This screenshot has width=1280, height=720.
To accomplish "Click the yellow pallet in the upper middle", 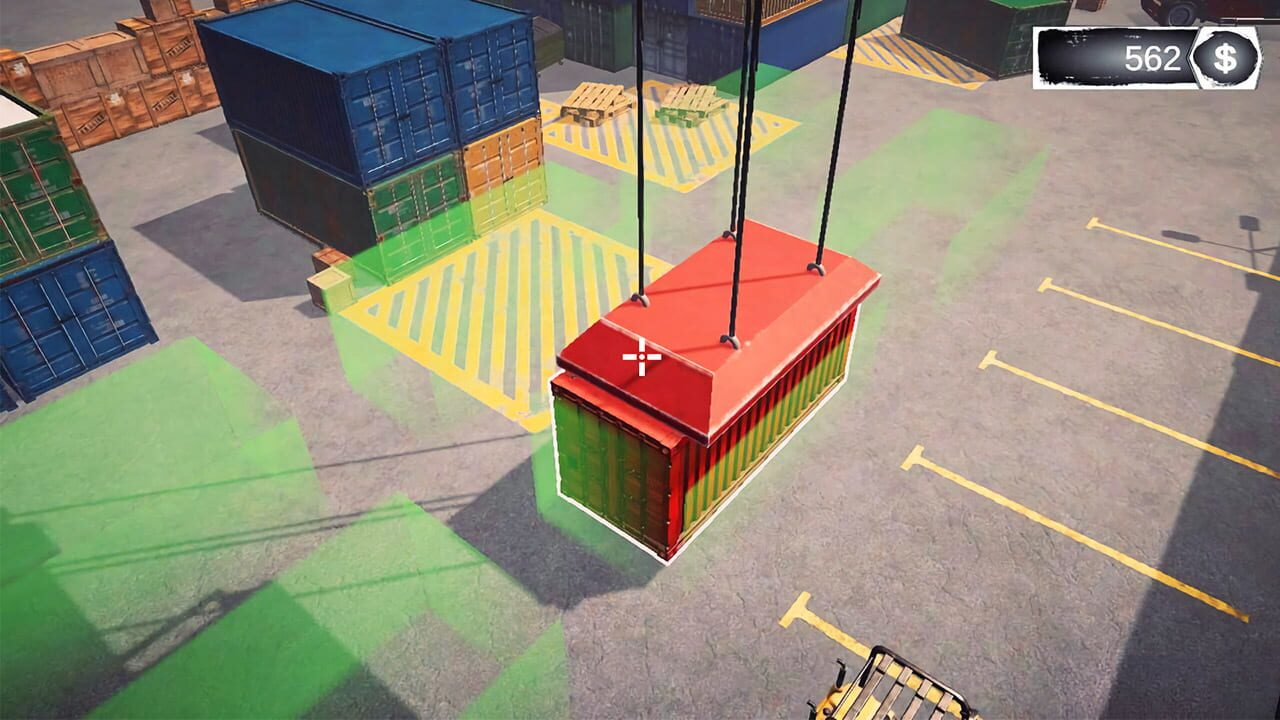I will (x=690, y=105).
